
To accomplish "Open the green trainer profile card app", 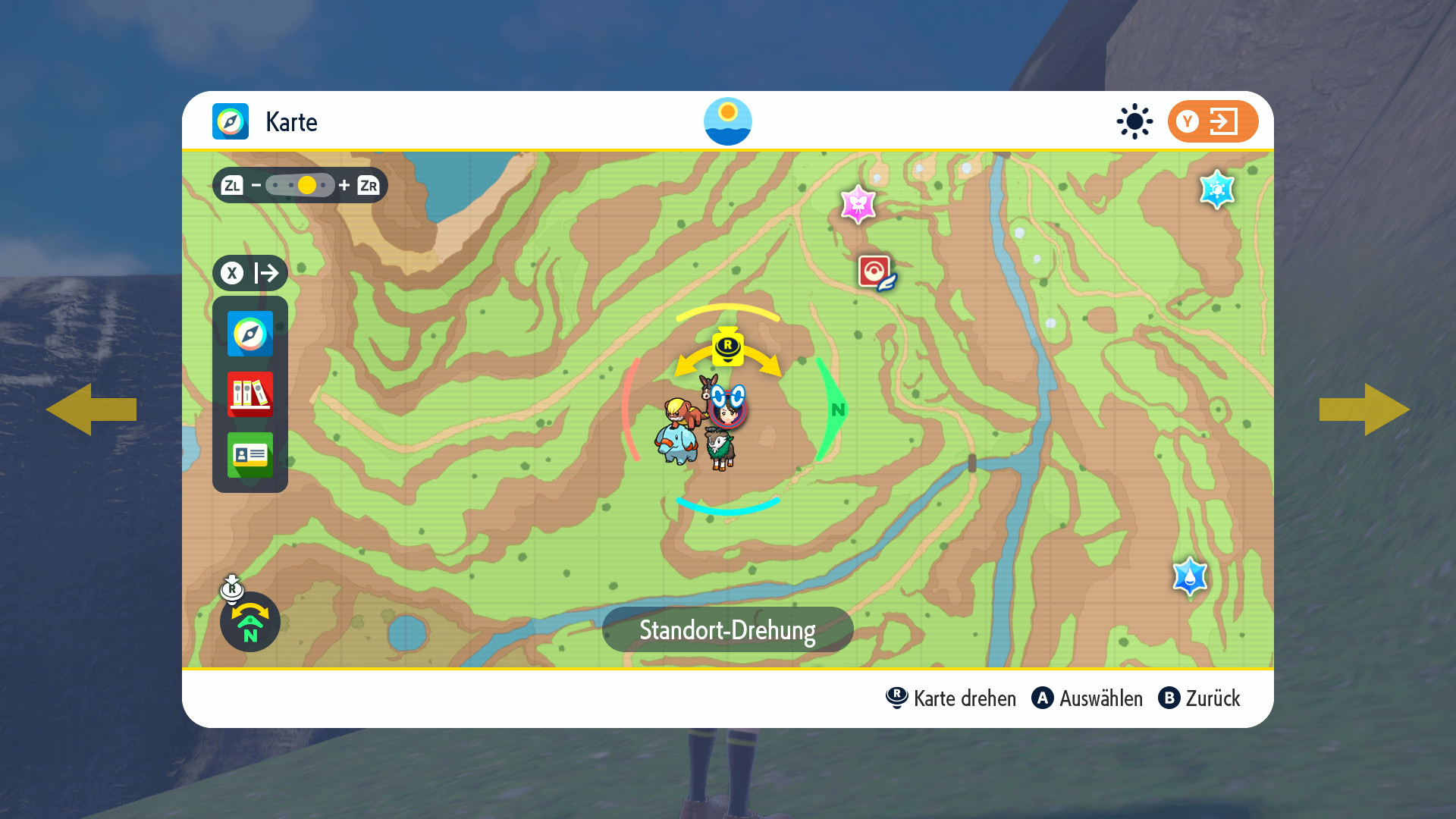I will 250,455.
